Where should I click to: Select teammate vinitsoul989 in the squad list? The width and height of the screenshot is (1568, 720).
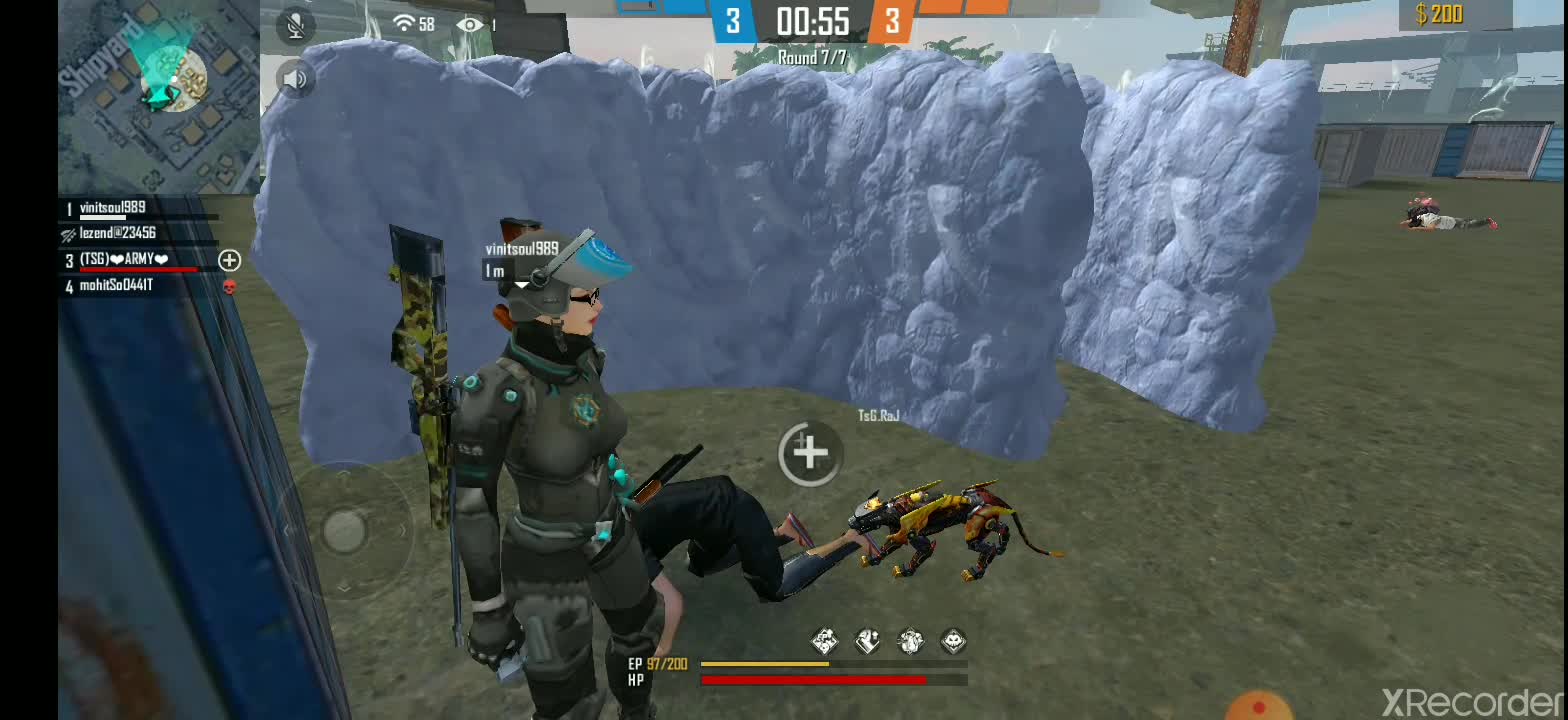(113, 208)
